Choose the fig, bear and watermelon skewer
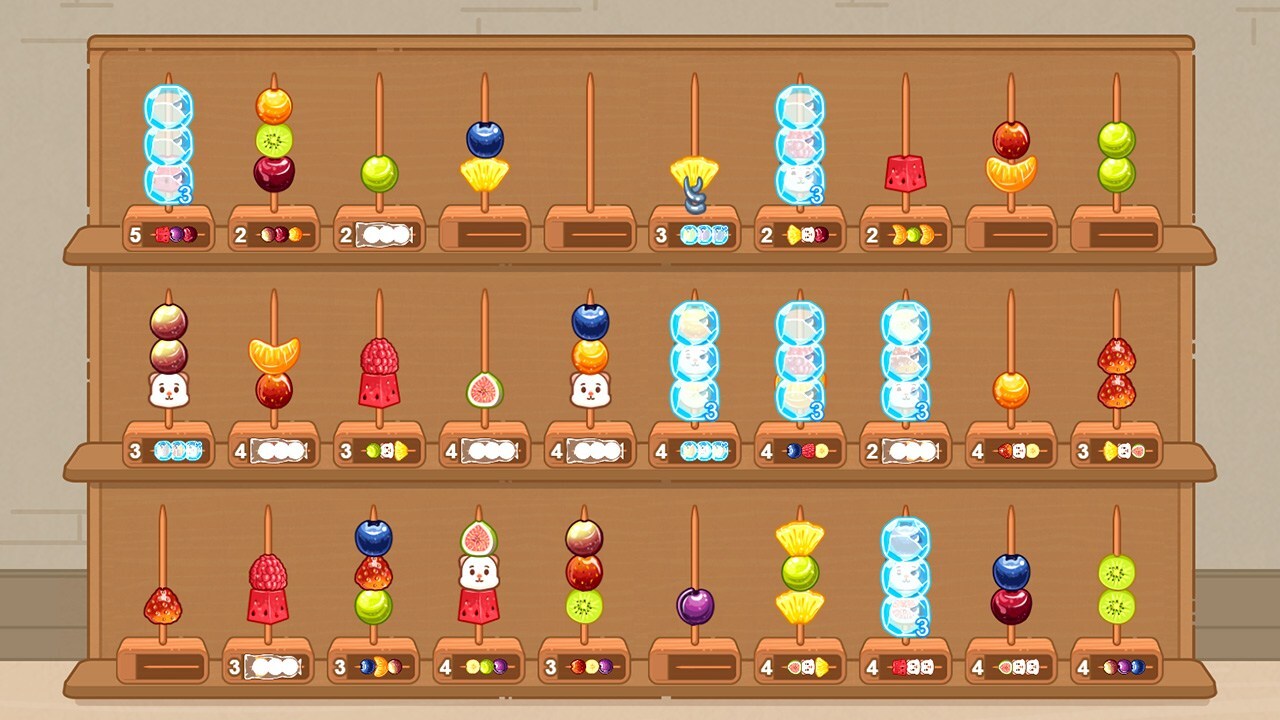This screenshot has width=1280, height=720. tap(478, 572)
